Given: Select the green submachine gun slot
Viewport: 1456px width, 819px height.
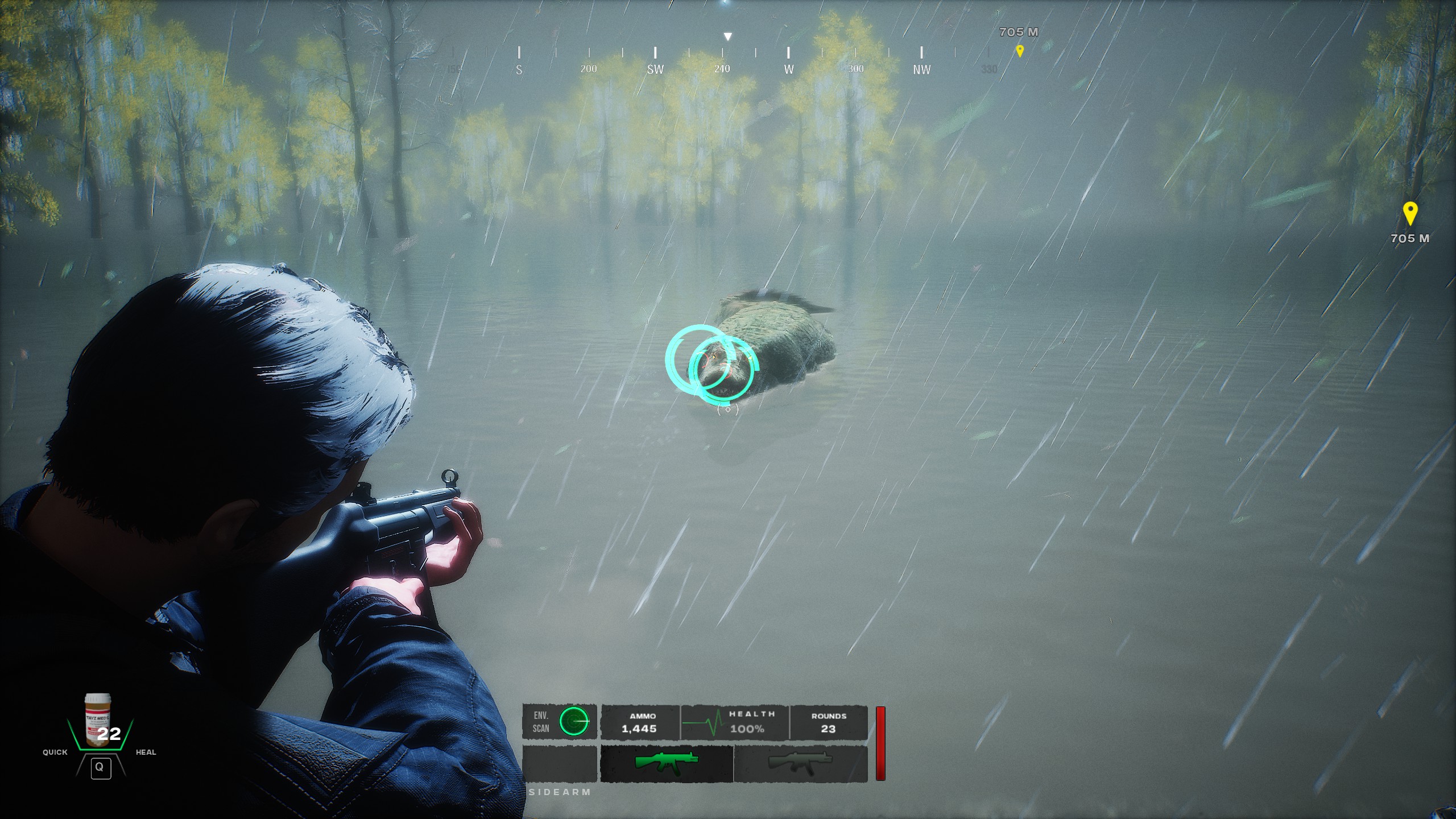Looking at the screenshot, I should 666,763.
